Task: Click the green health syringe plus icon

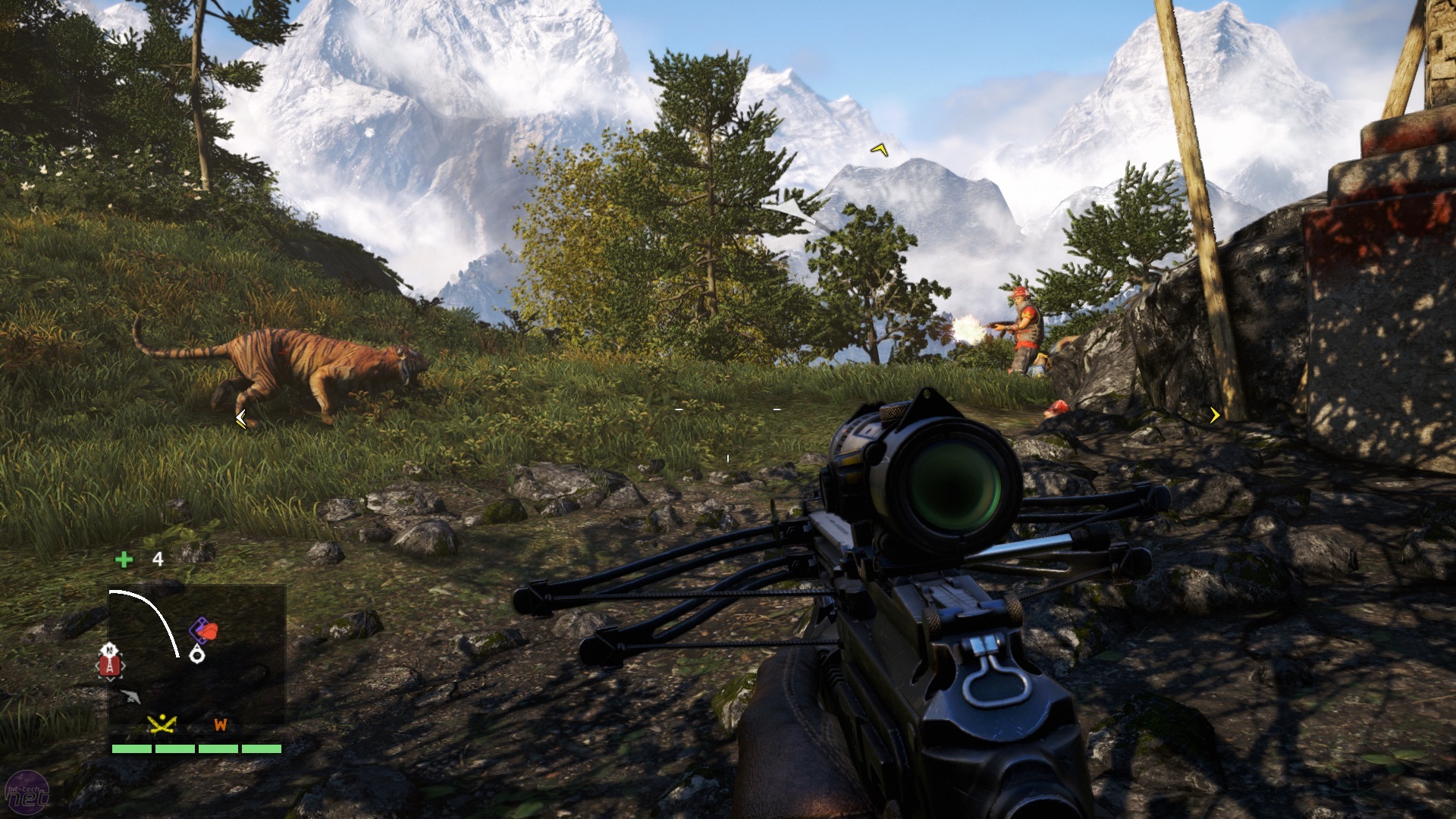Action: click(x=124, y=560)
